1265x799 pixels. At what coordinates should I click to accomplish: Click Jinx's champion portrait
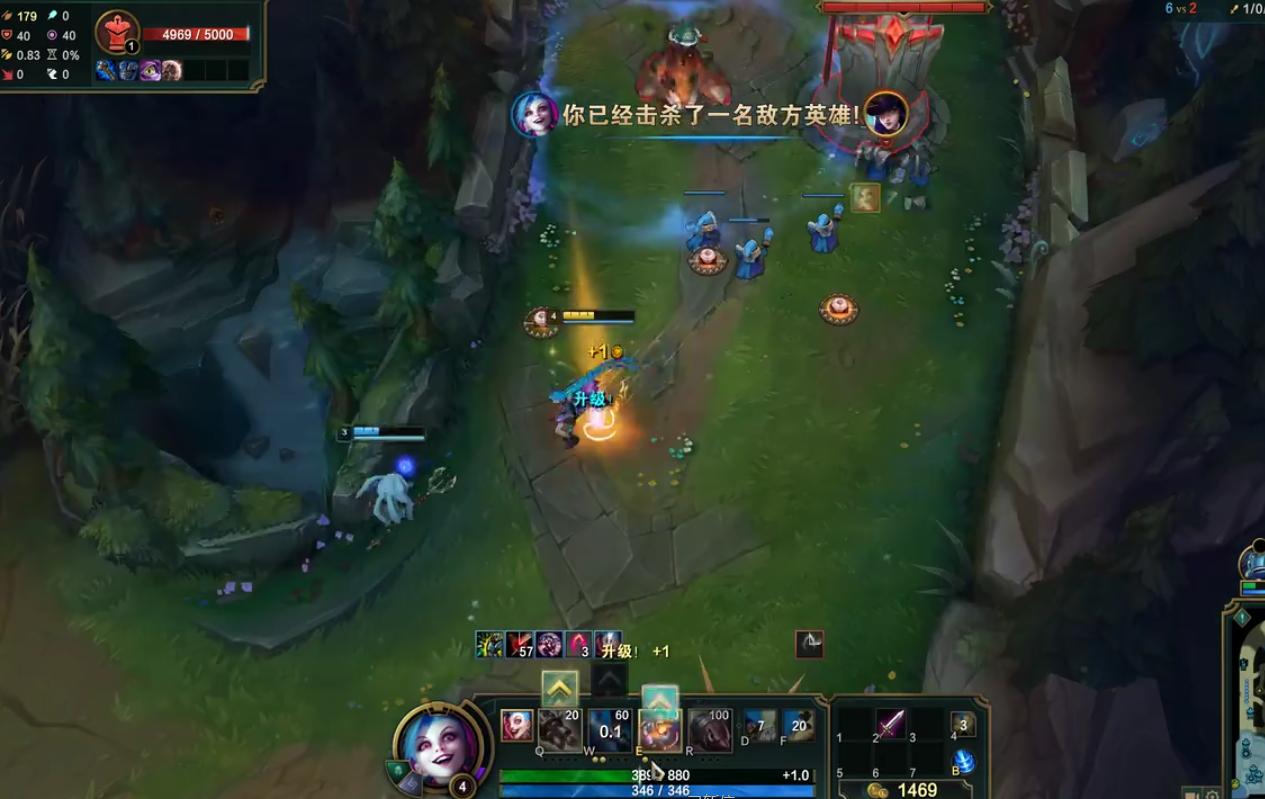[440, 748]
